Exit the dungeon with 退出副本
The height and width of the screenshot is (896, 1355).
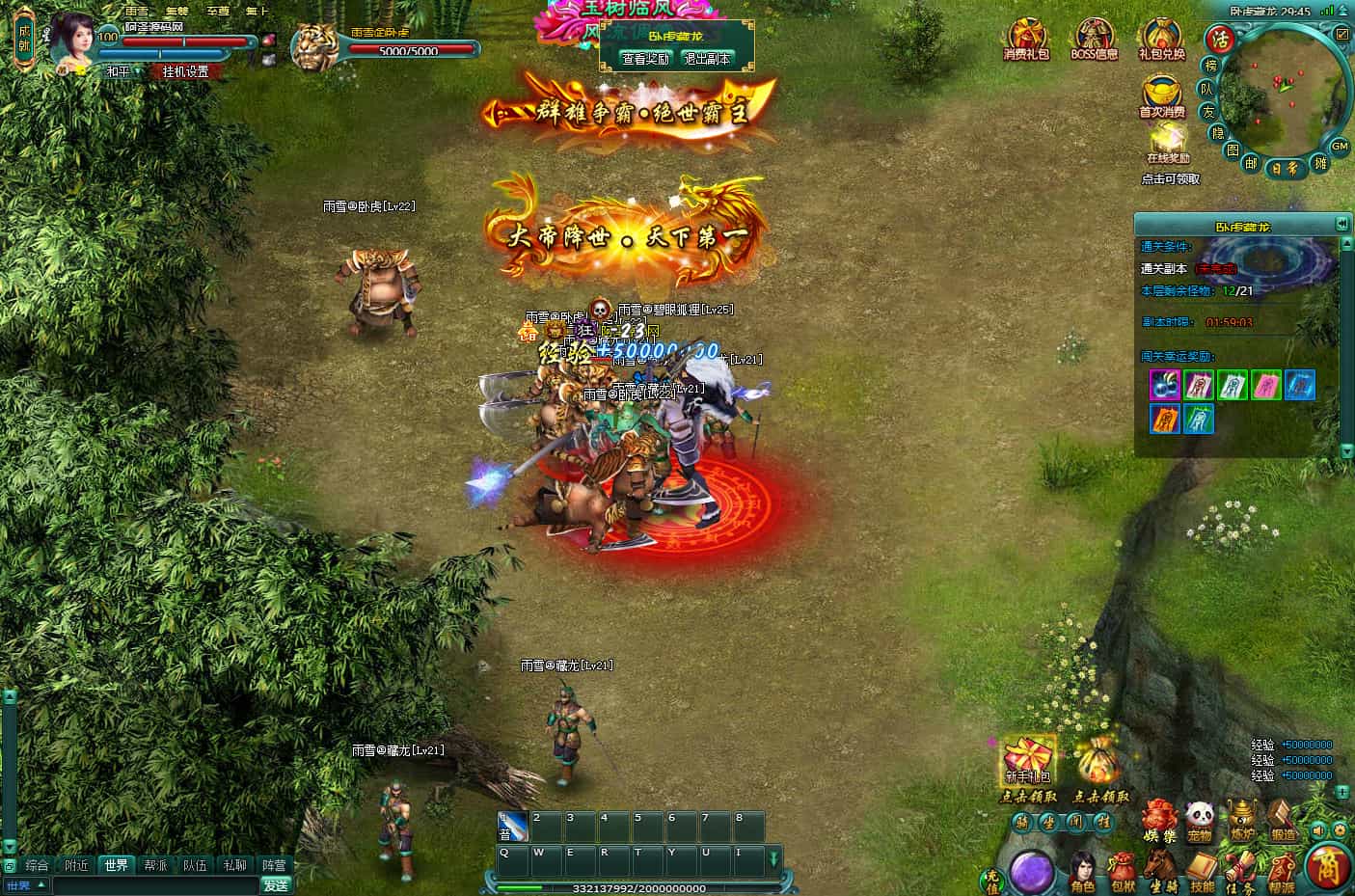click(707, 59)
